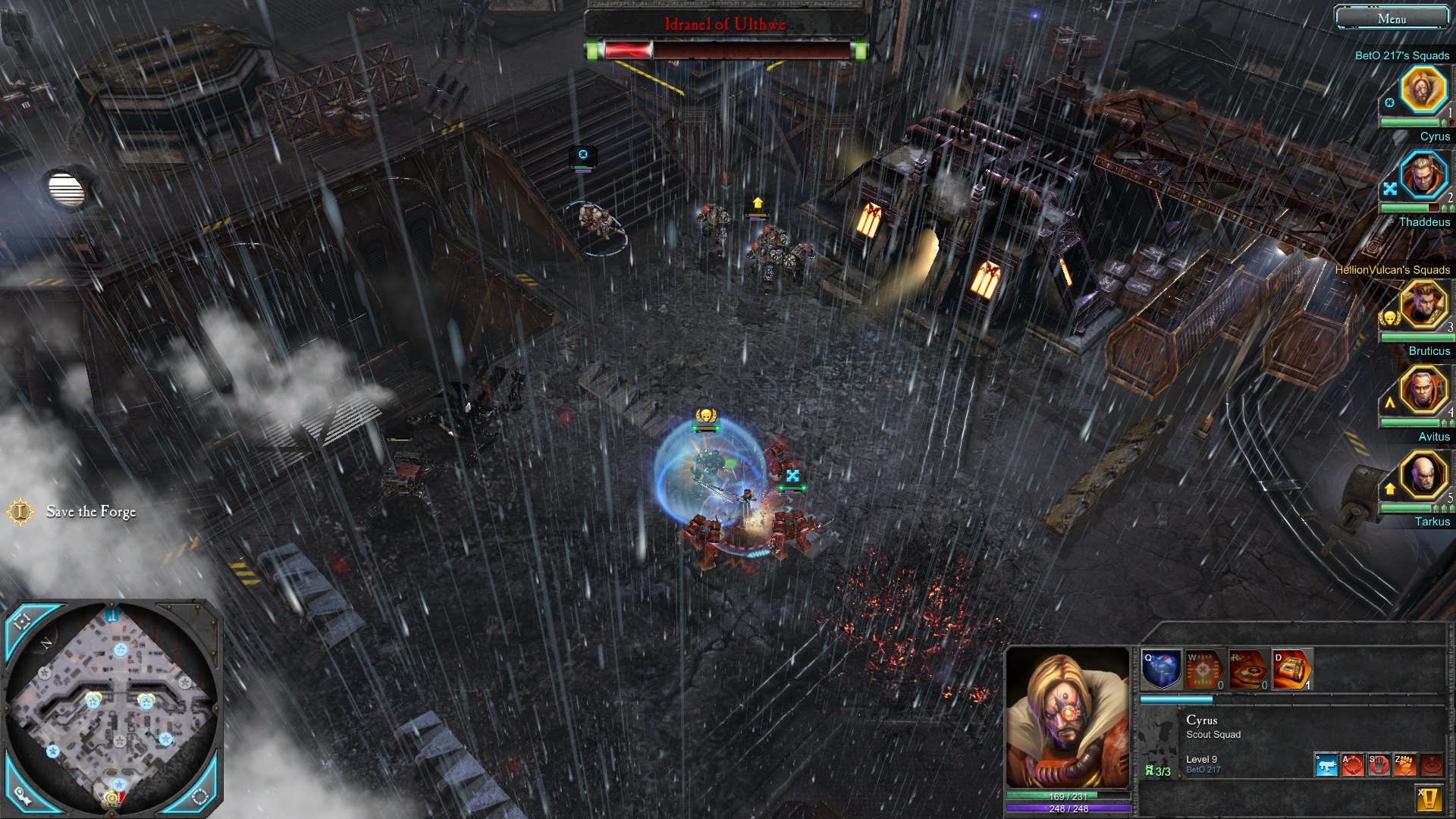Click the minimap's ping marker corner button

pyautogui.click(x=22, y=795)
